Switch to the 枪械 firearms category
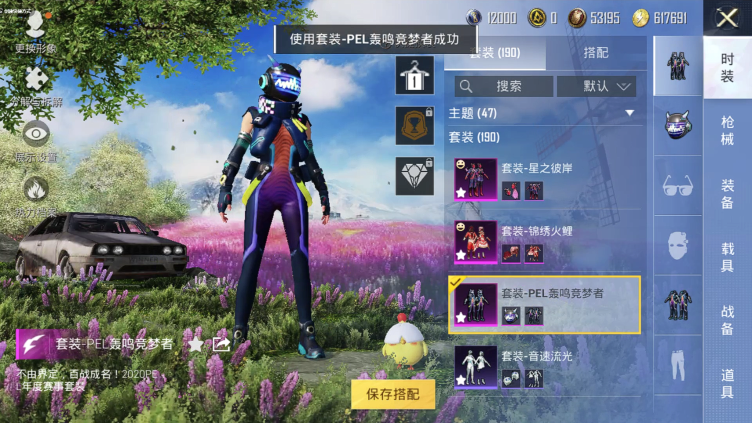Screen dimensions: 752x423 (x=727, y=130)
